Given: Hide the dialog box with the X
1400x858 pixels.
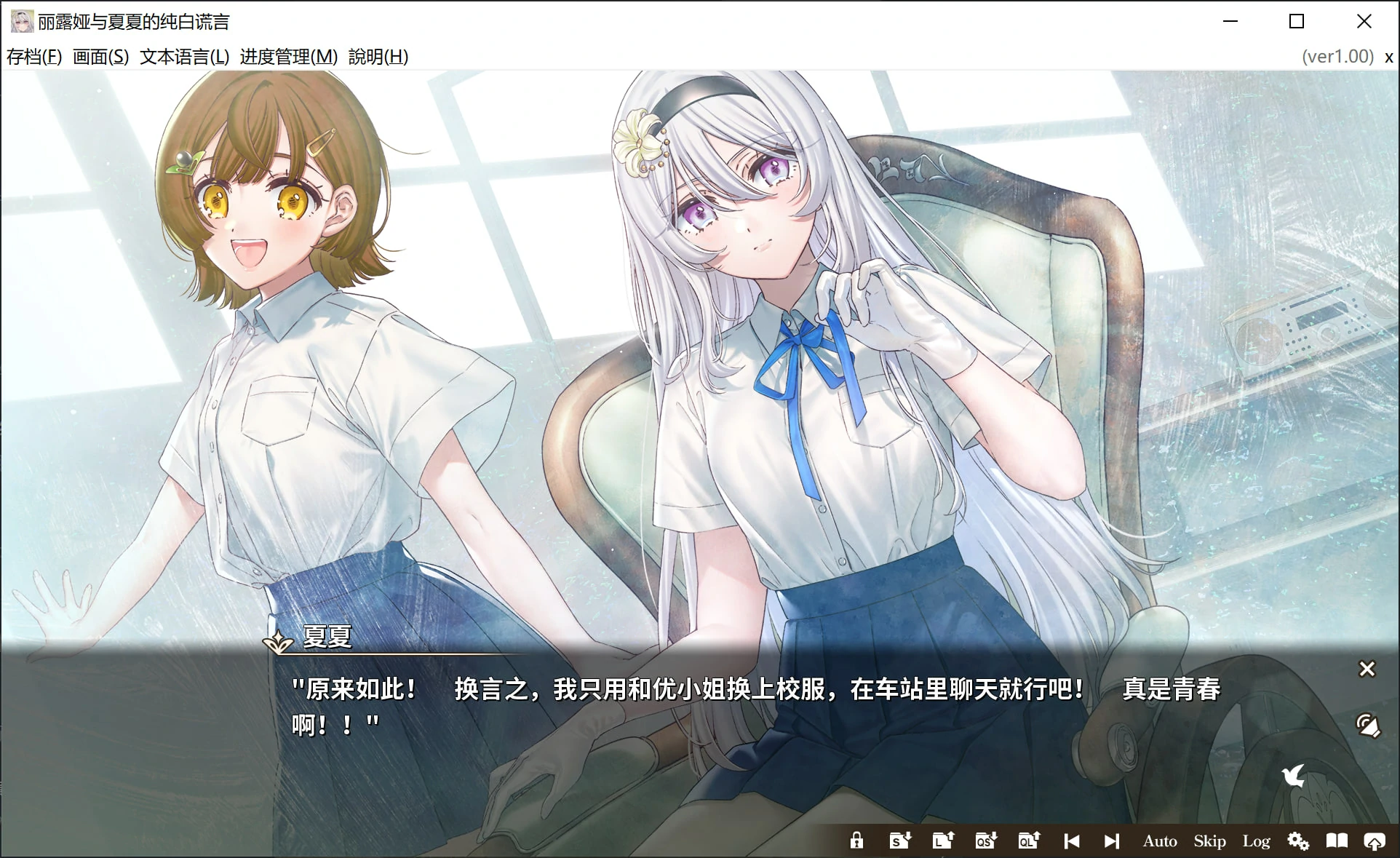Looking at the screenshot, I should (x=1368, y=669).
